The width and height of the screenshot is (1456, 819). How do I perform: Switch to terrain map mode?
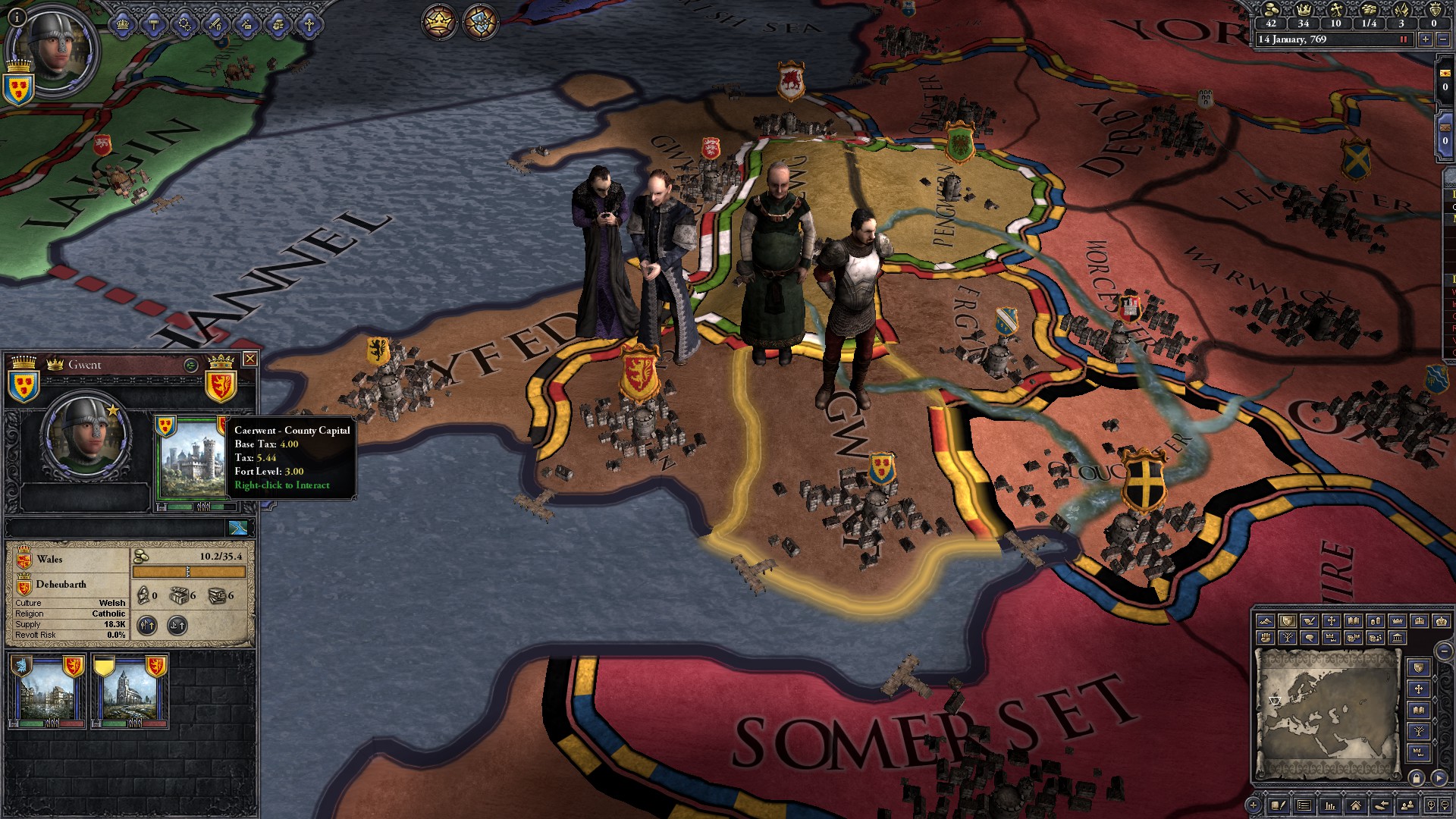(1265, 621)
